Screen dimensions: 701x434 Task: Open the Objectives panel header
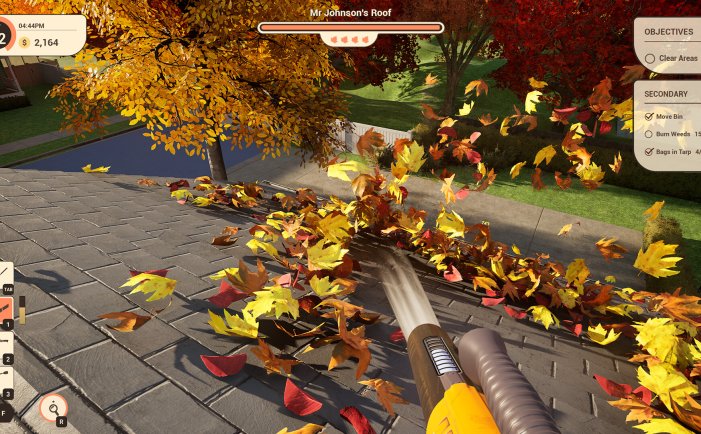[669, 32]
